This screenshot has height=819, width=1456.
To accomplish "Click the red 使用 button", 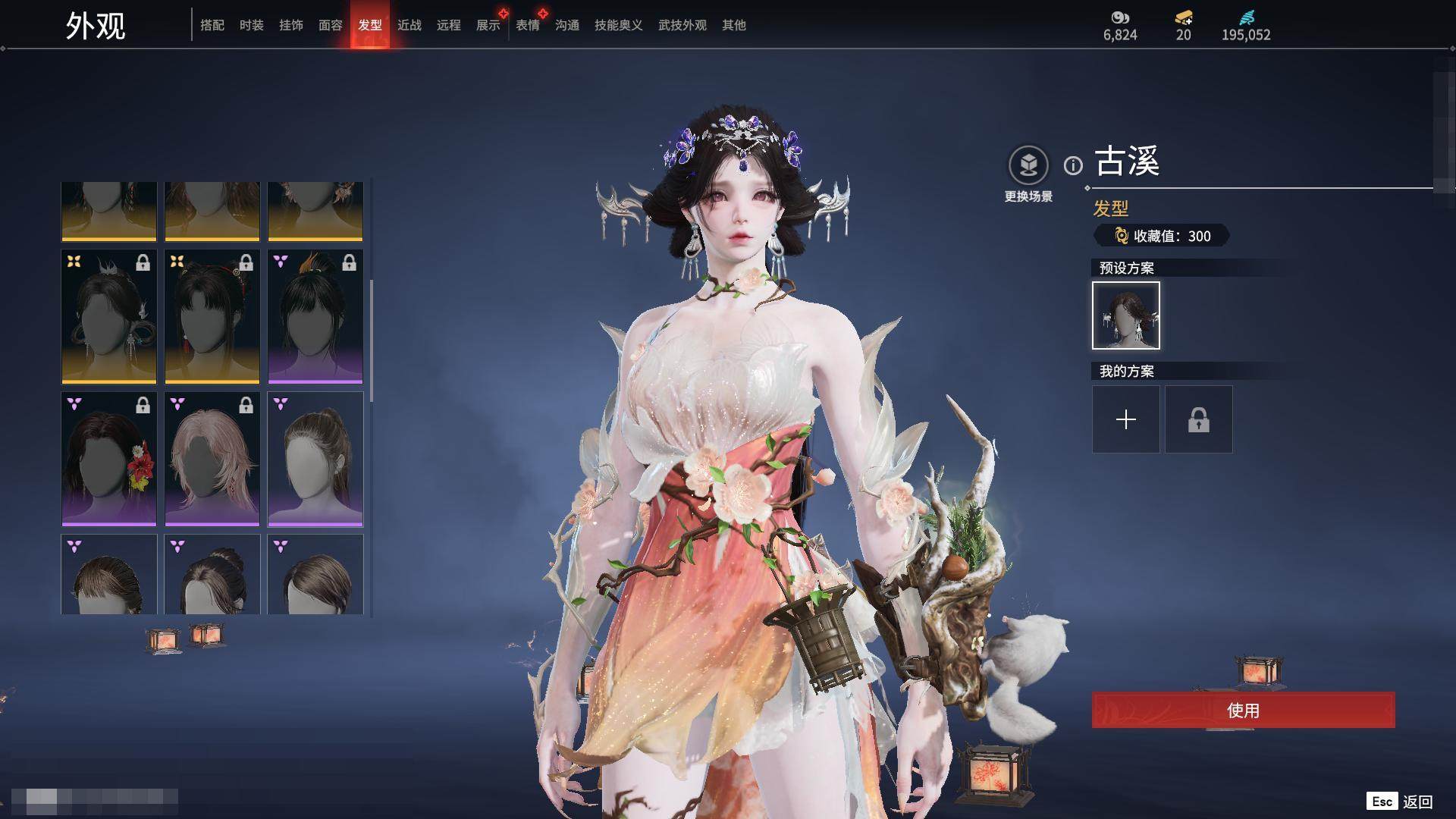I will click(1243, 710).
